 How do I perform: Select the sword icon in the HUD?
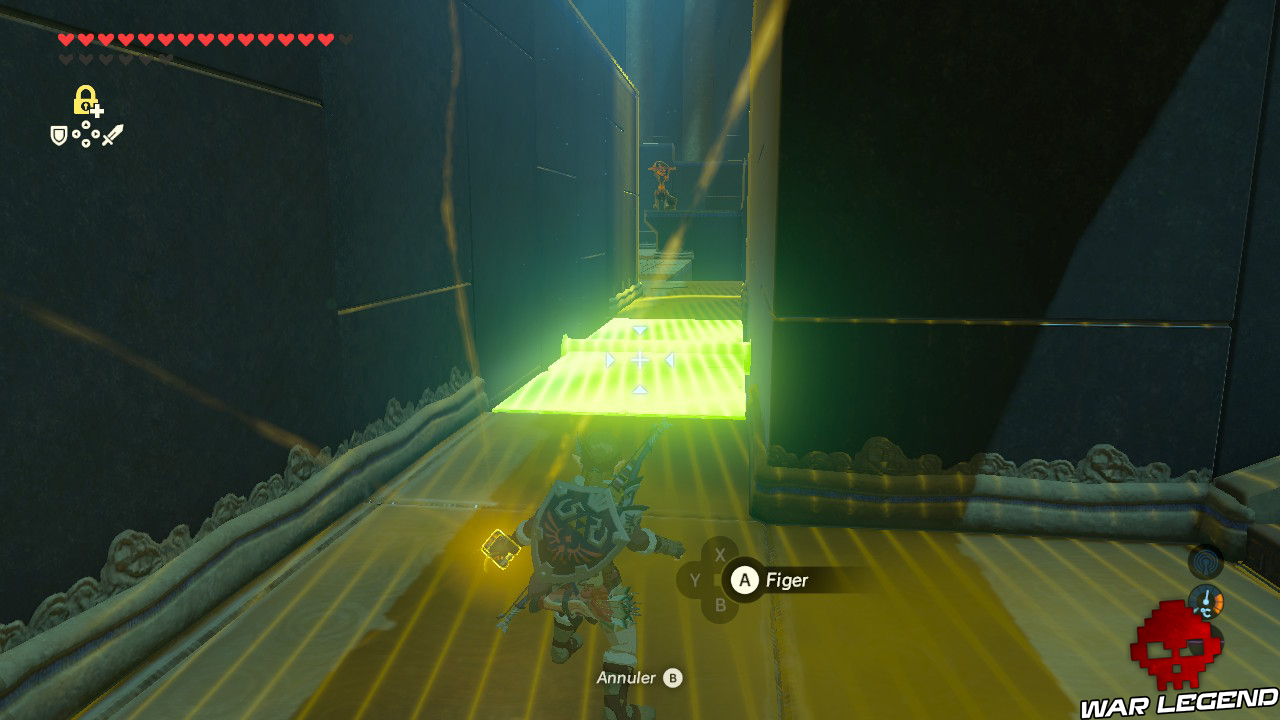[x=113, y=133]
